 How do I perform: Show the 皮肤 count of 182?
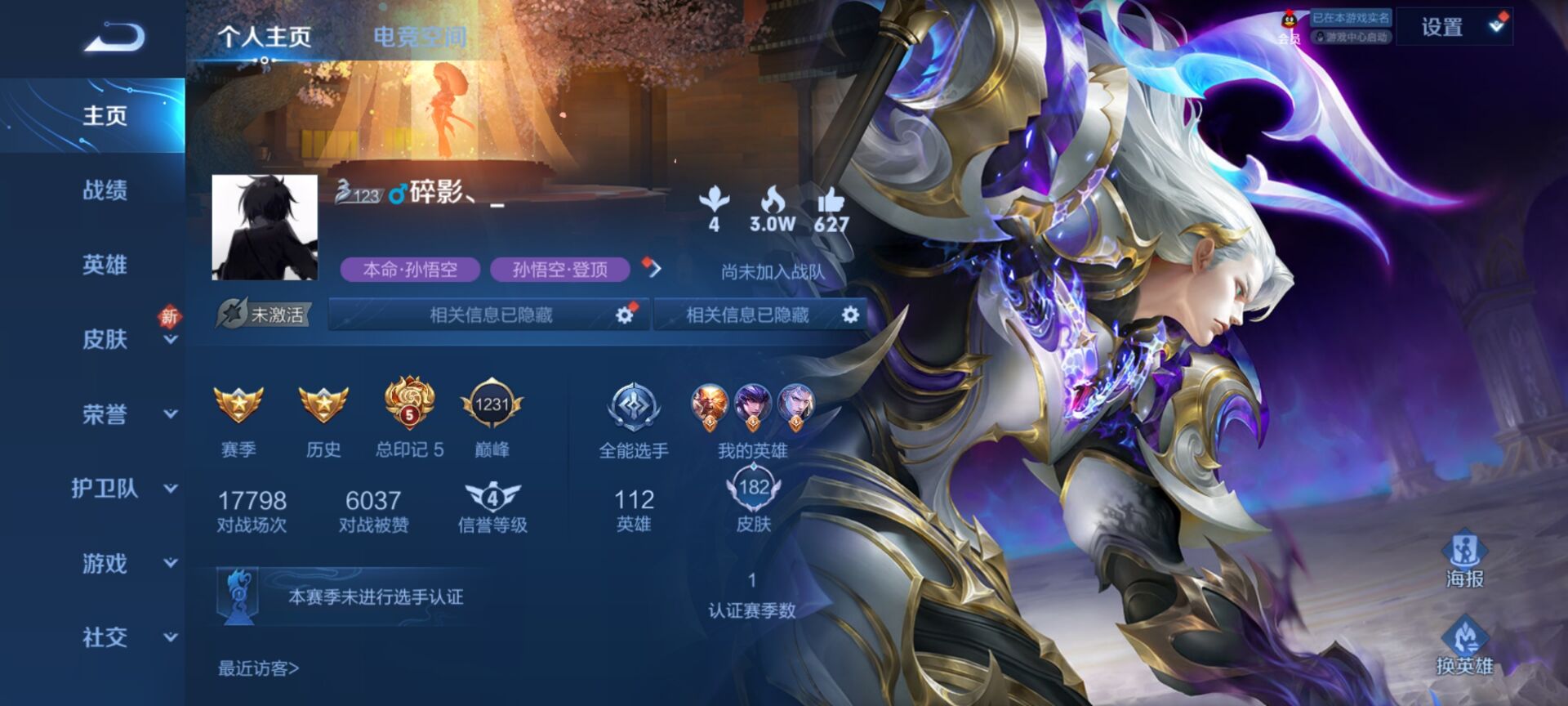pyautogui.click(x=753, y=500)
